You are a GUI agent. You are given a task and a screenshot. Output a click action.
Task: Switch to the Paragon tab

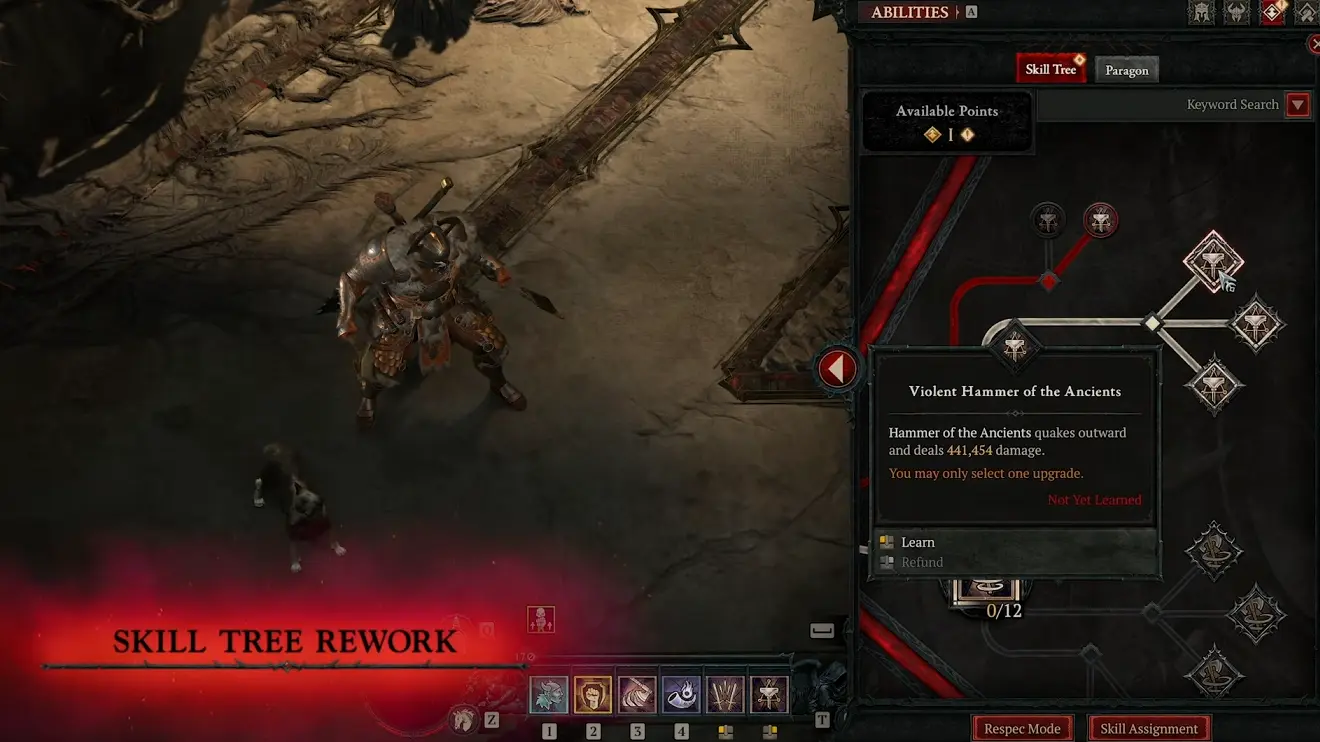click(1127, 69)
